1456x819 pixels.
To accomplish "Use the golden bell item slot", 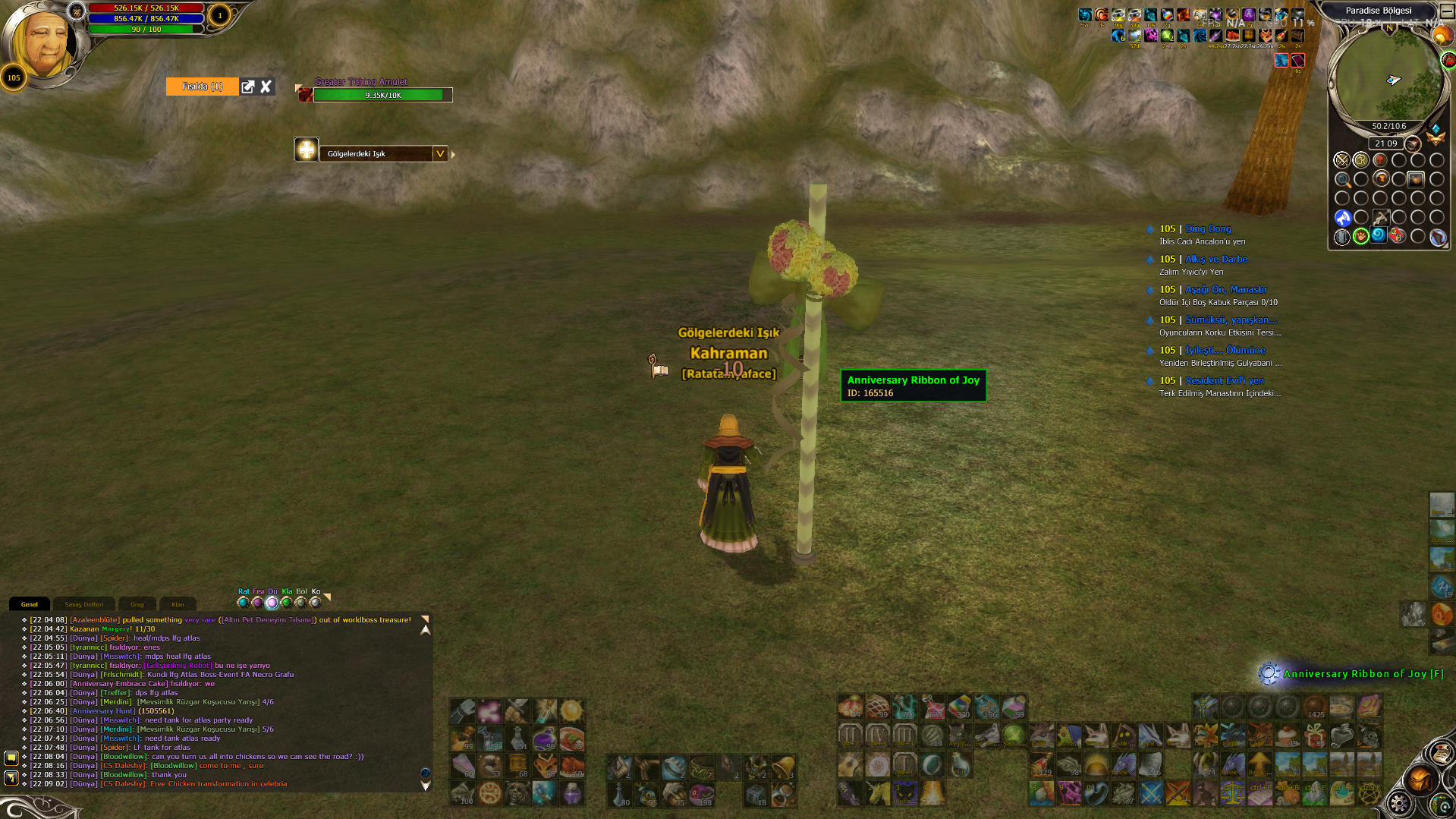I will [x=783, y=767].
